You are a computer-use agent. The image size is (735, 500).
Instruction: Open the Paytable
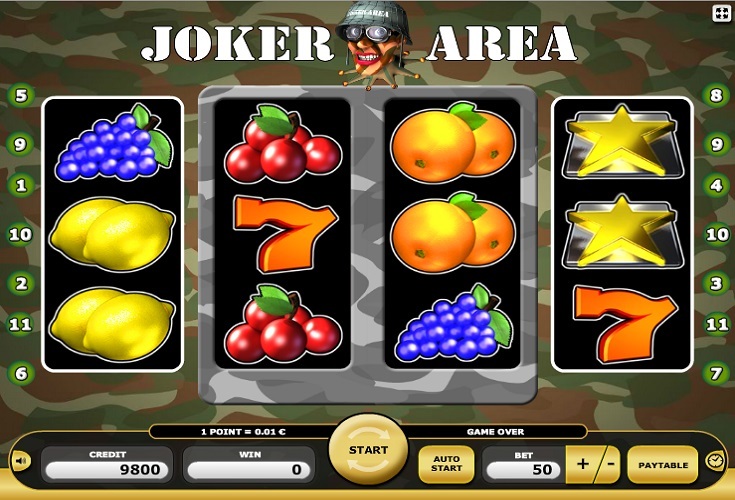point(662,465)
